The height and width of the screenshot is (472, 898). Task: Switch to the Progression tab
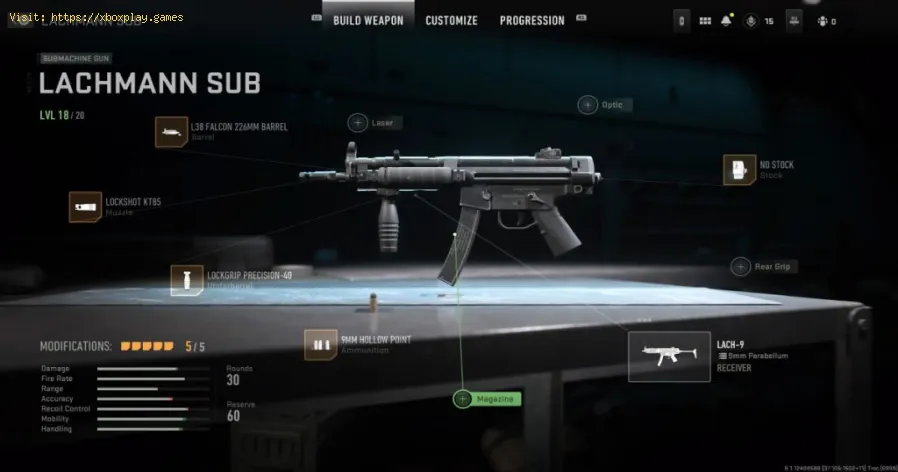531,20
